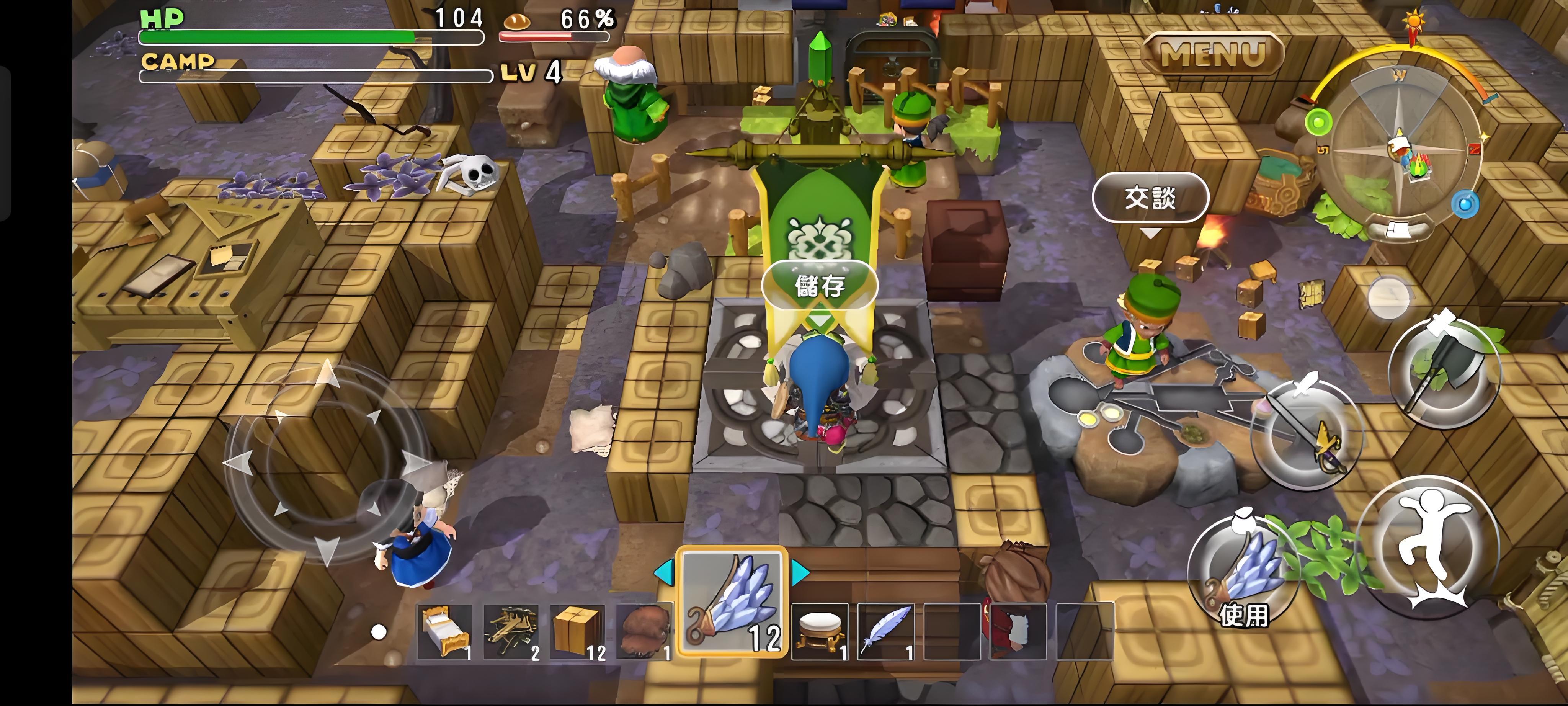
Task: Select the wooden block hotbar slot
Action: [577, 632]
